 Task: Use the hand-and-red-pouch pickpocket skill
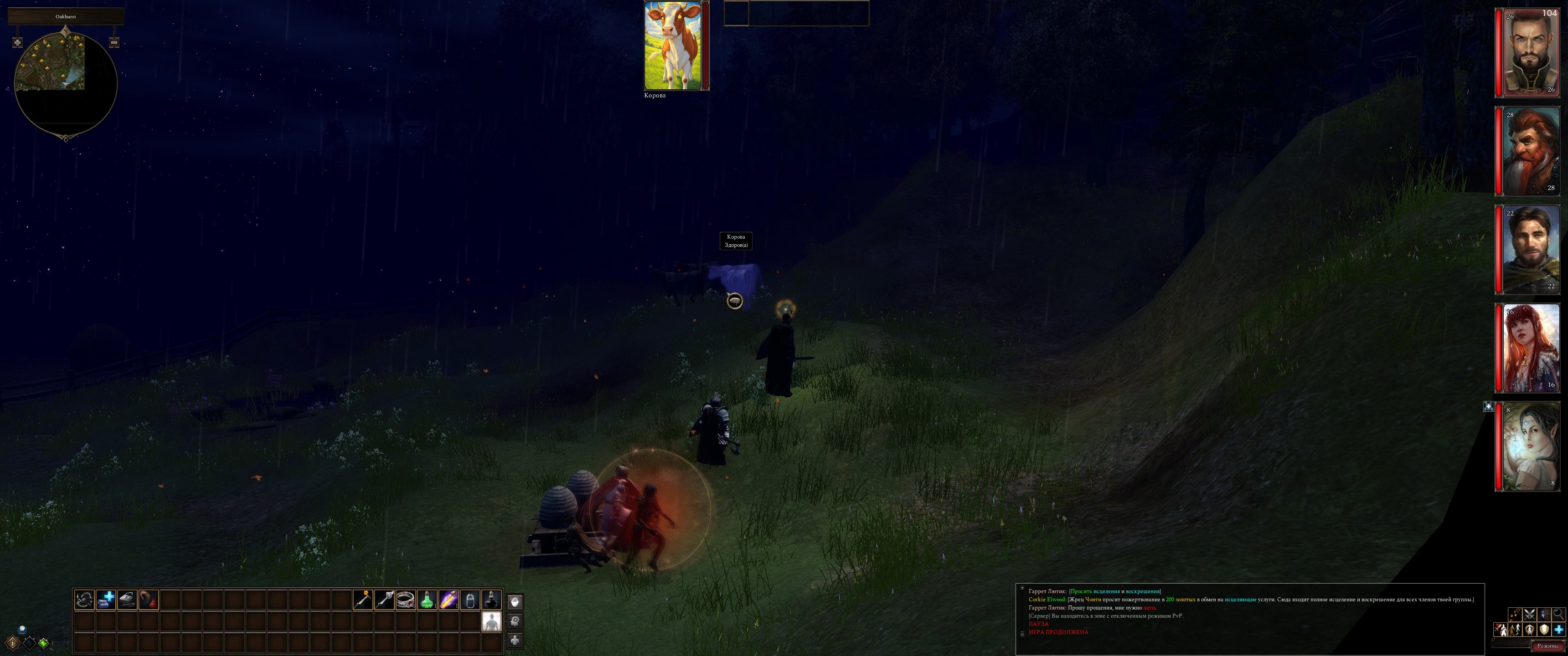149,600
